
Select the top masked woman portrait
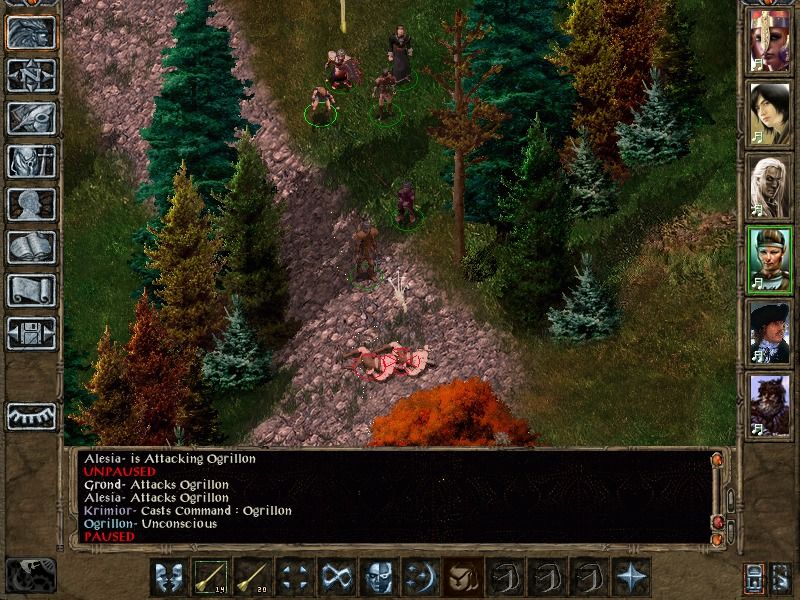770,40
